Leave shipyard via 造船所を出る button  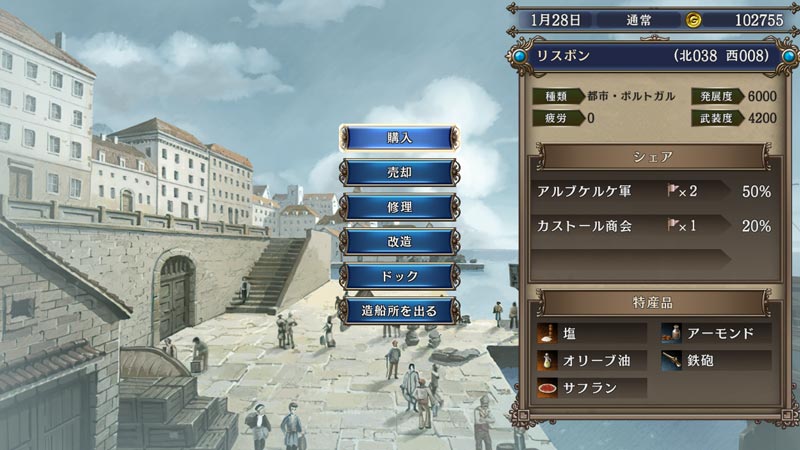[399, 311]
